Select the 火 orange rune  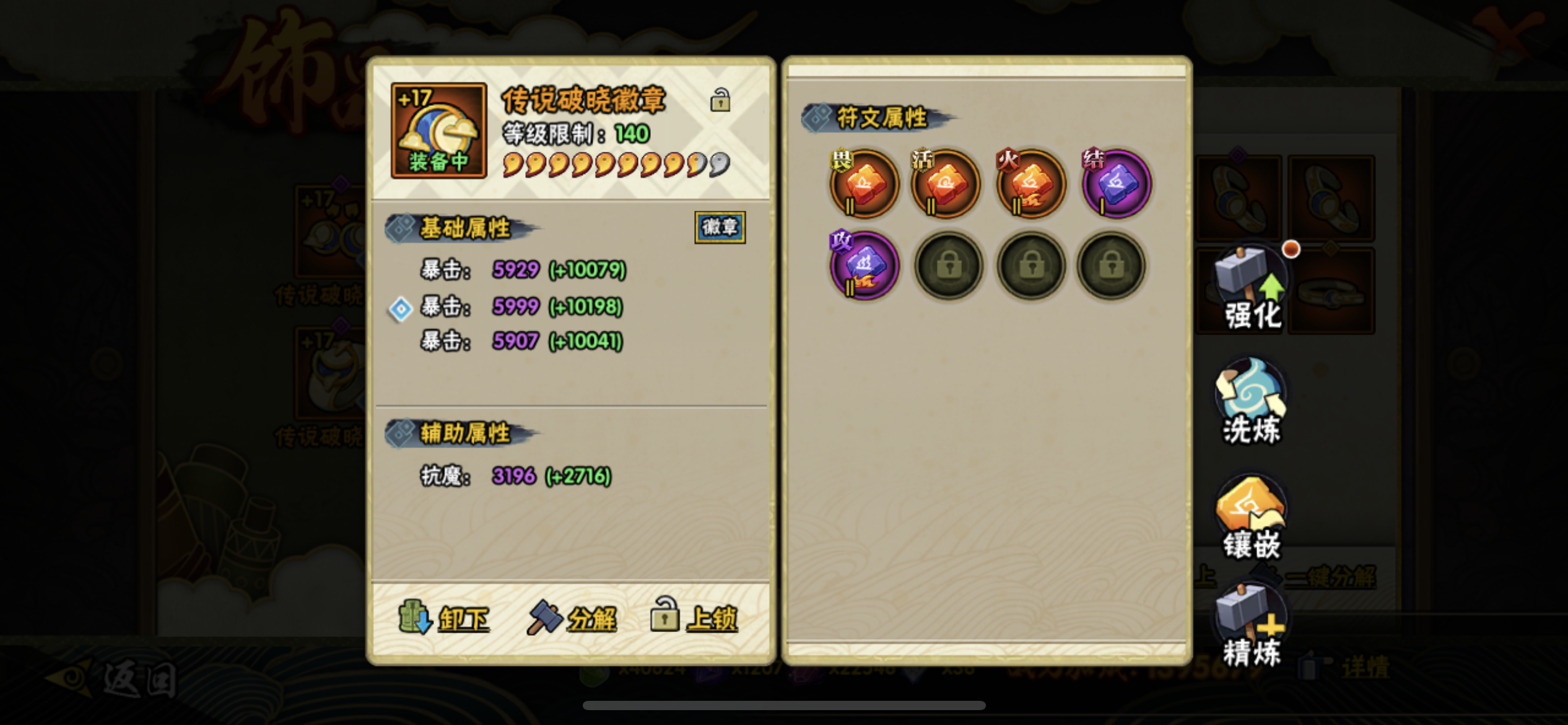pyautogui.click(x=1030, y=183)
